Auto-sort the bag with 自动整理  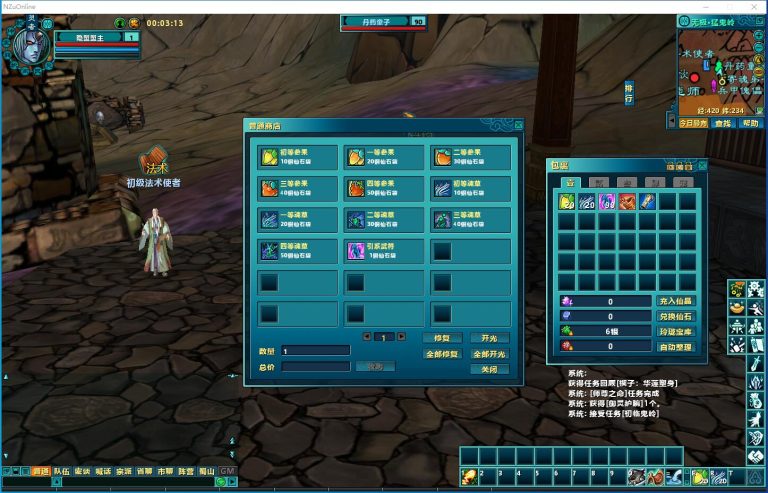pyautogui.click(x=675, y=346)
